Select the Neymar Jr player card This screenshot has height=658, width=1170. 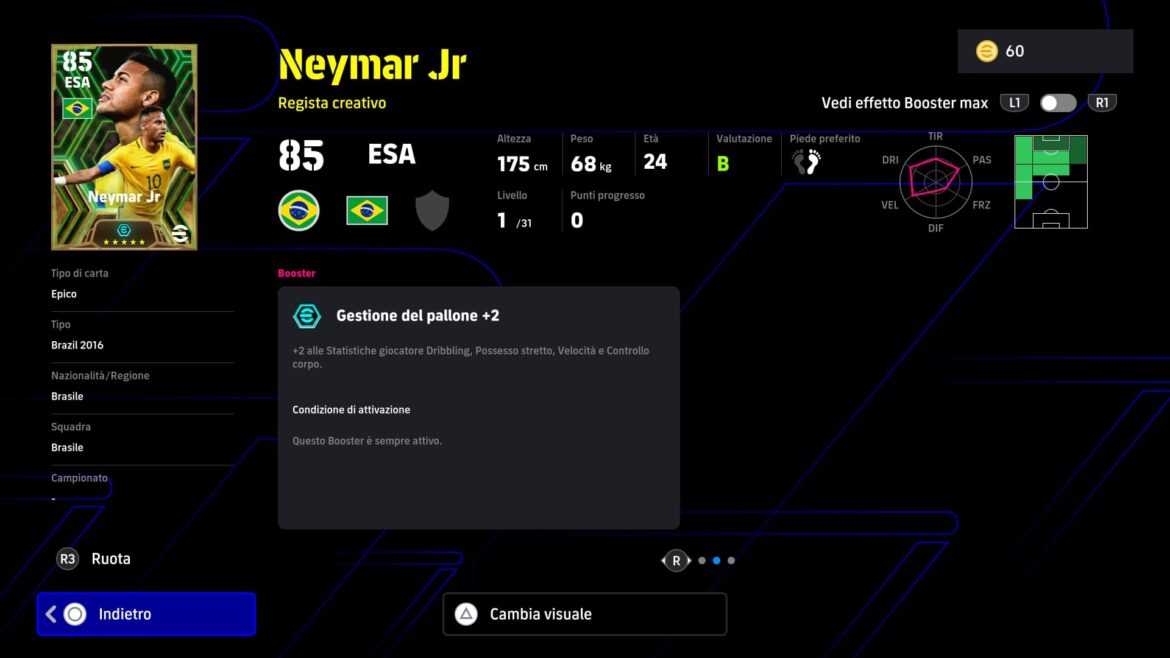(x=124, y=147)
